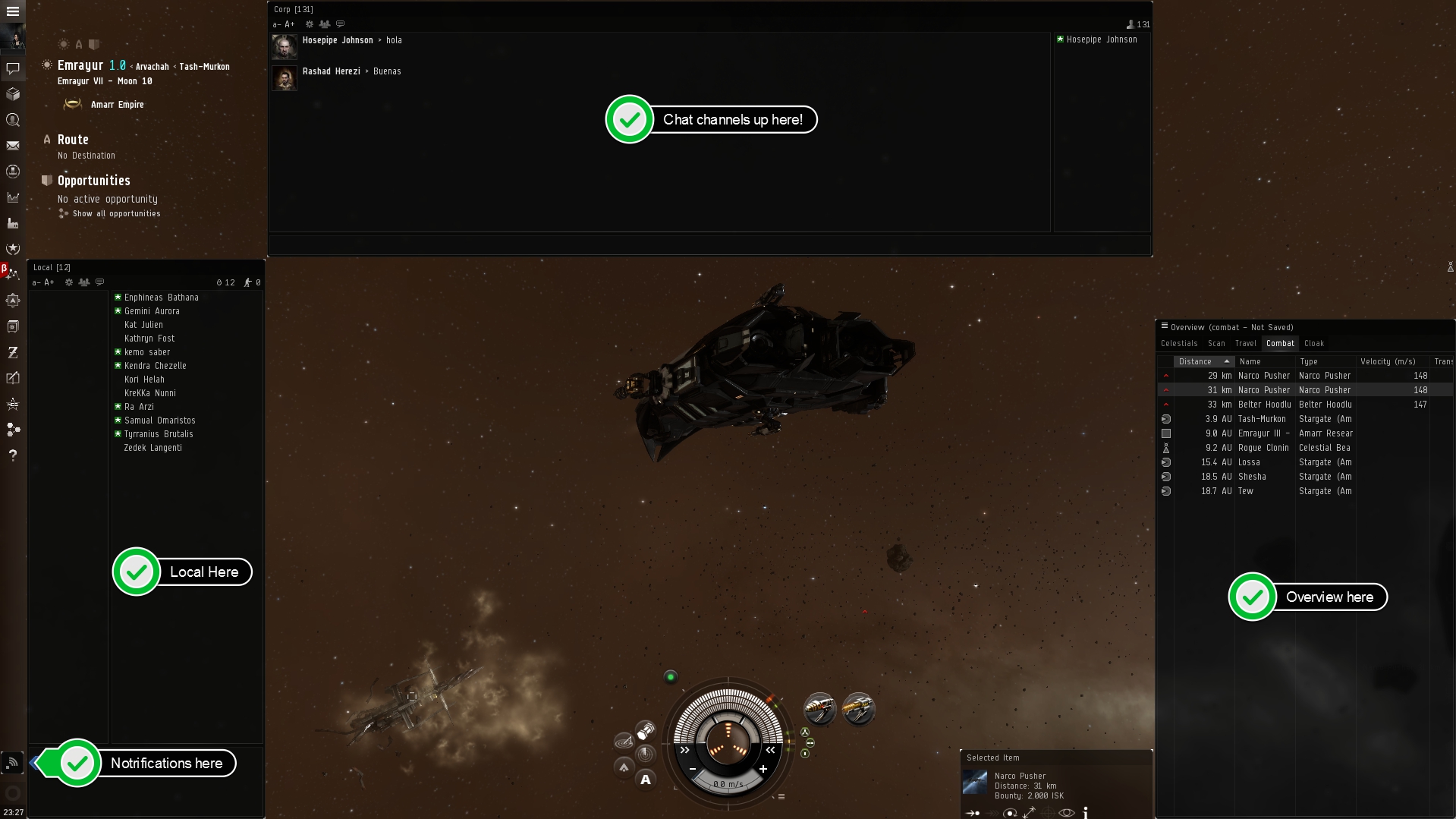
Task: Open the Industry factory icon
Action: pyautogui.click(x=12, y=222)
